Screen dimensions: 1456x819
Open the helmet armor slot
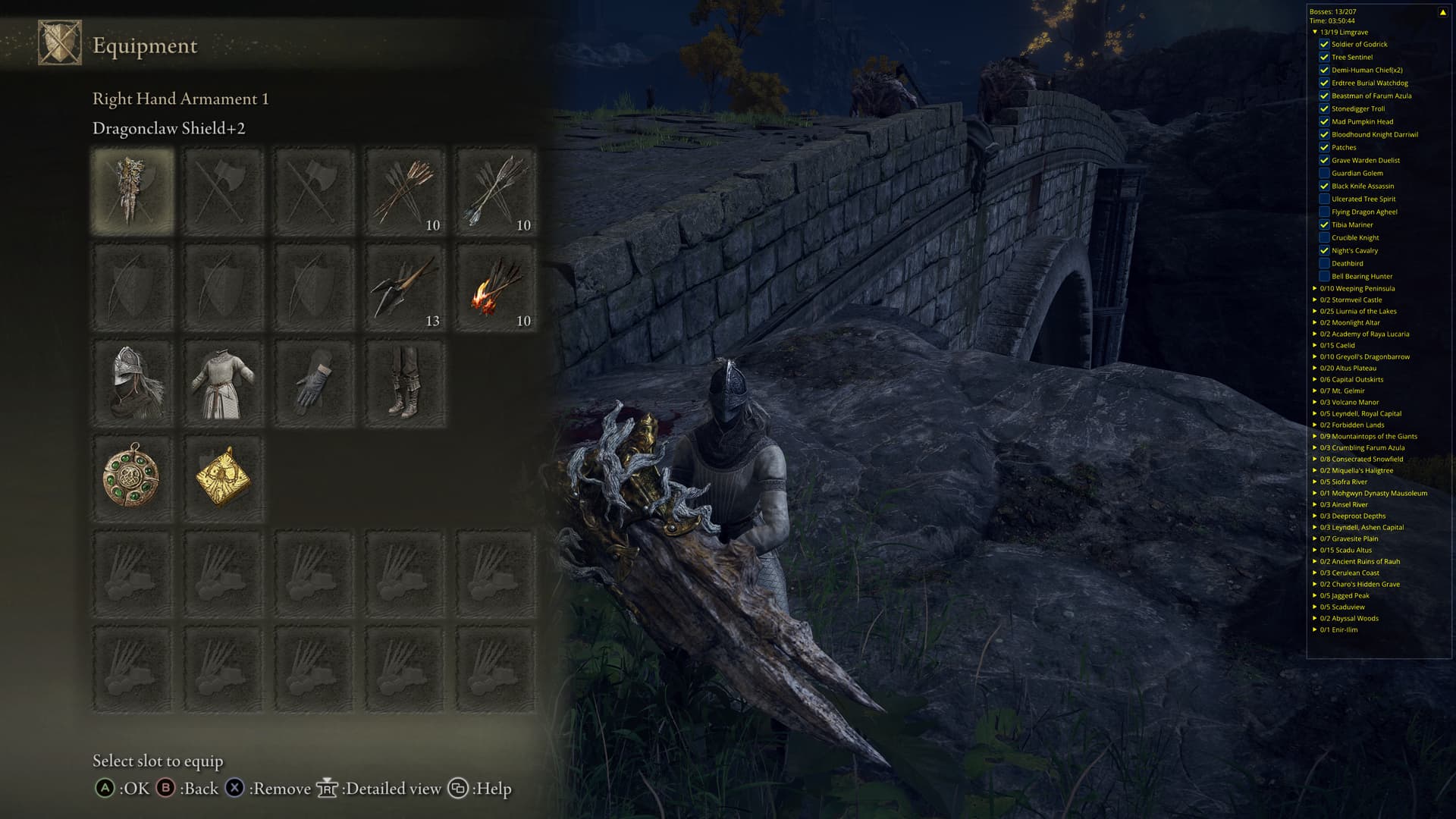coord(133,383)
